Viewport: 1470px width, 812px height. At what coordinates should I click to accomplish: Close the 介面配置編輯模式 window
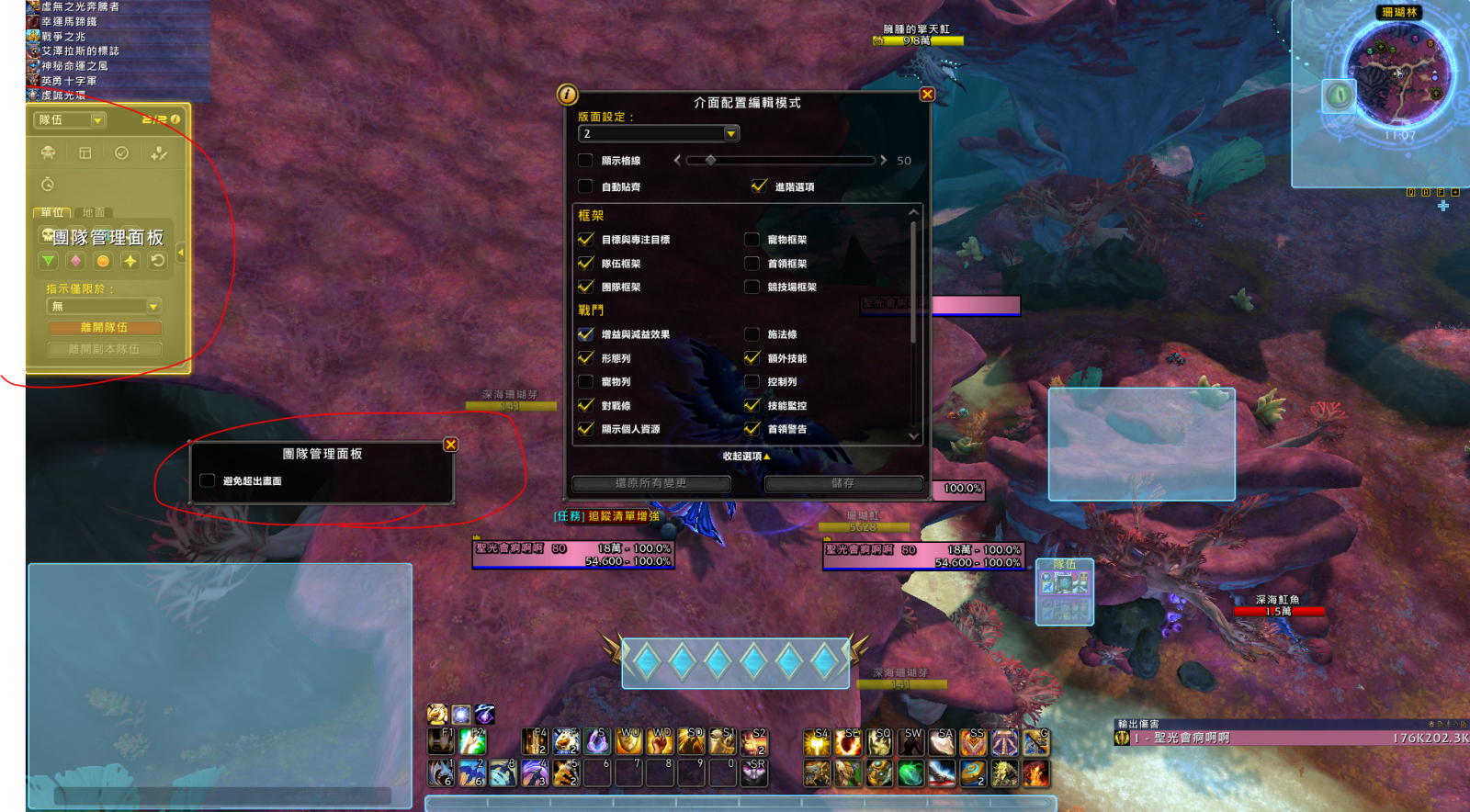(927, 95)
